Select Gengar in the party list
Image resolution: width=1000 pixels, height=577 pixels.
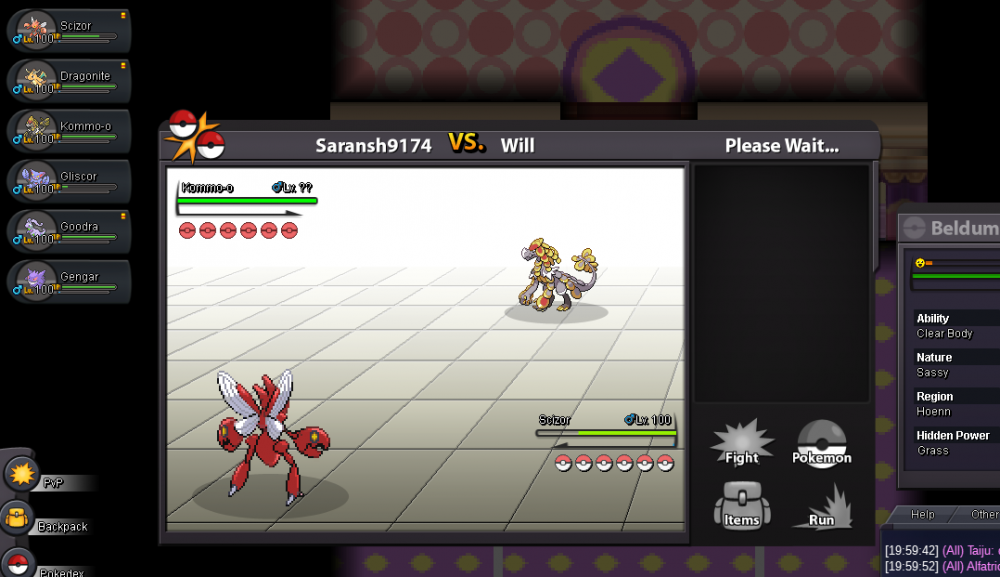click(x=70, y=281)
